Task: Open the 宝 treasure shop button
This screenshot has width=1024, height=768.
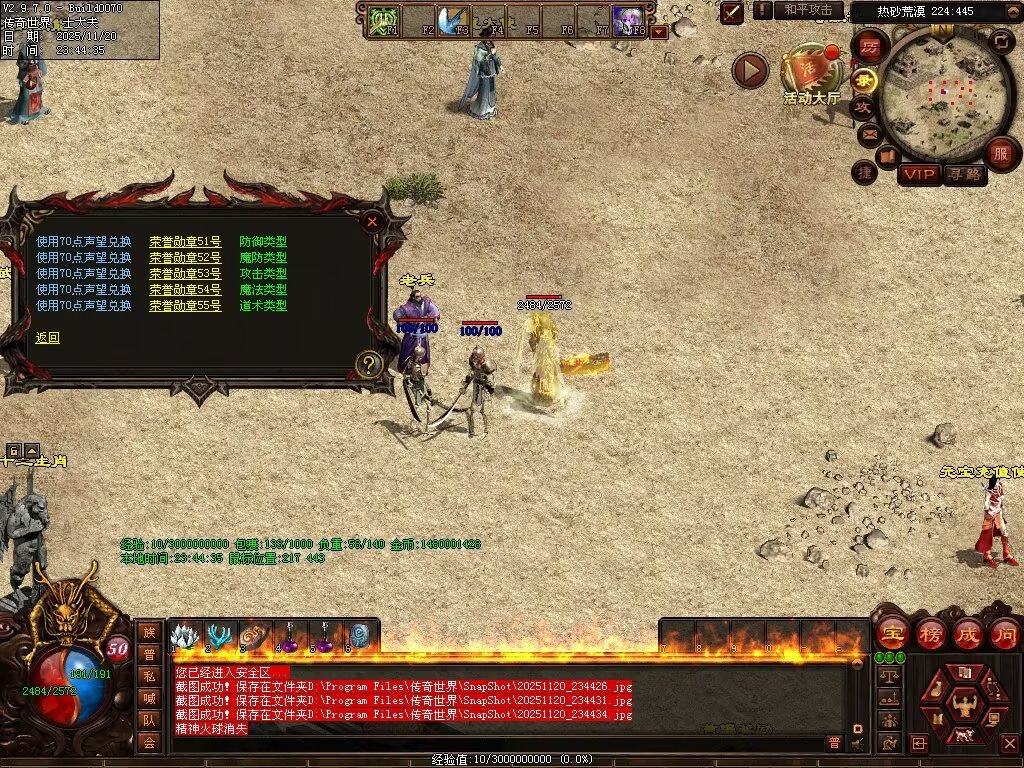Action: [892, 634]
